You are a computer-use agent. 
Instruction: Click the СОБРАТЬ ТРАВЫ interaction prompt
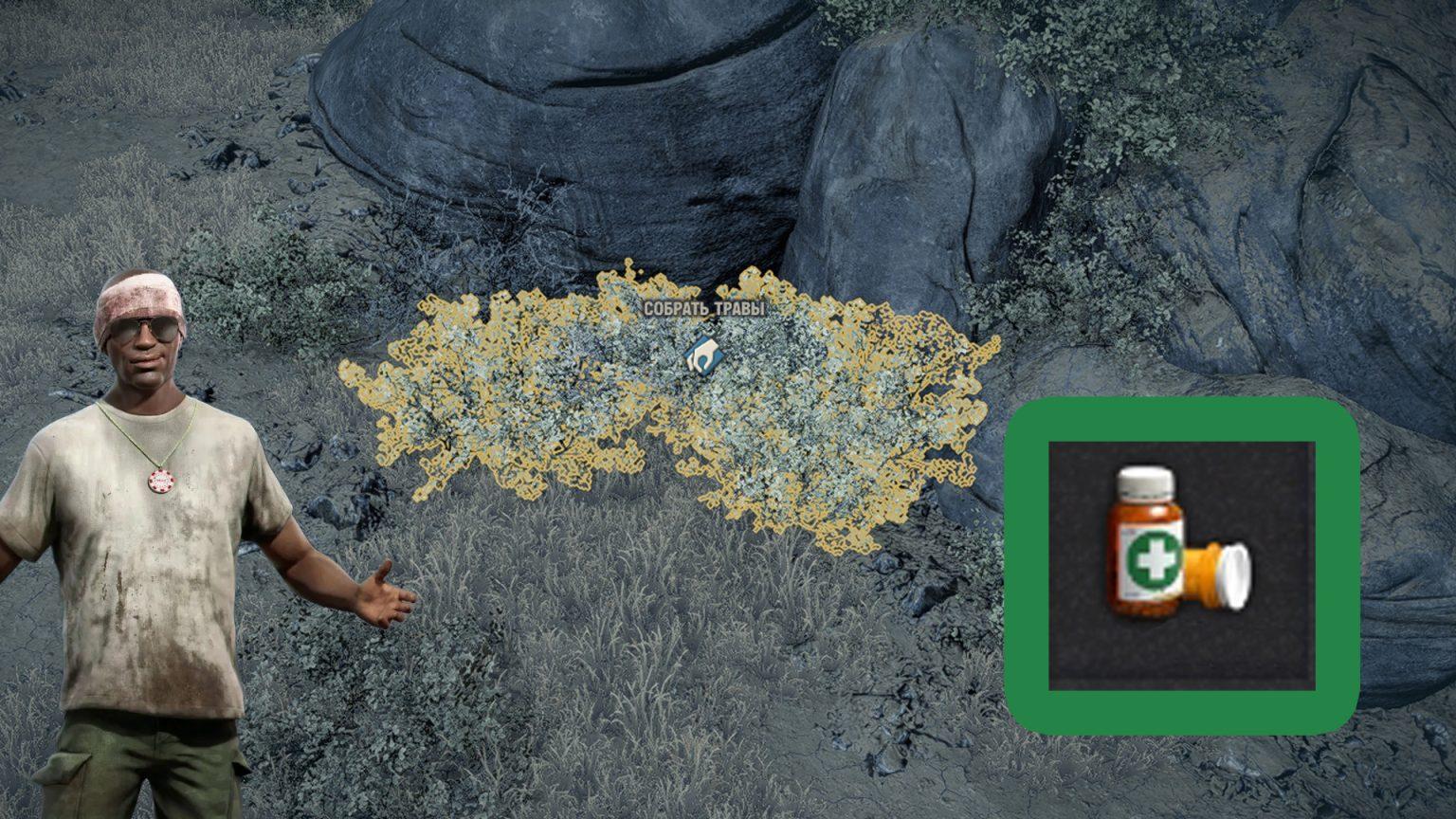704,309
